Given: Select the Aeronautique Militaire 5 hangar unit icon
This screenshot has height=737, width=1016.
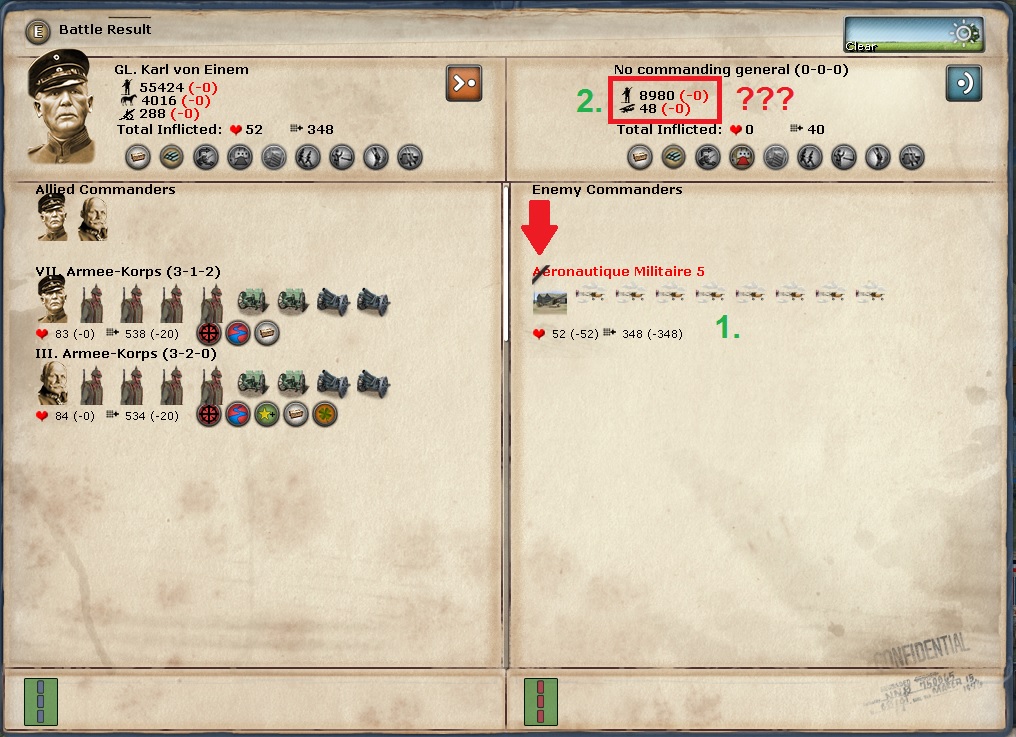Looking at the screenshot, I should [x=550, y=300].
